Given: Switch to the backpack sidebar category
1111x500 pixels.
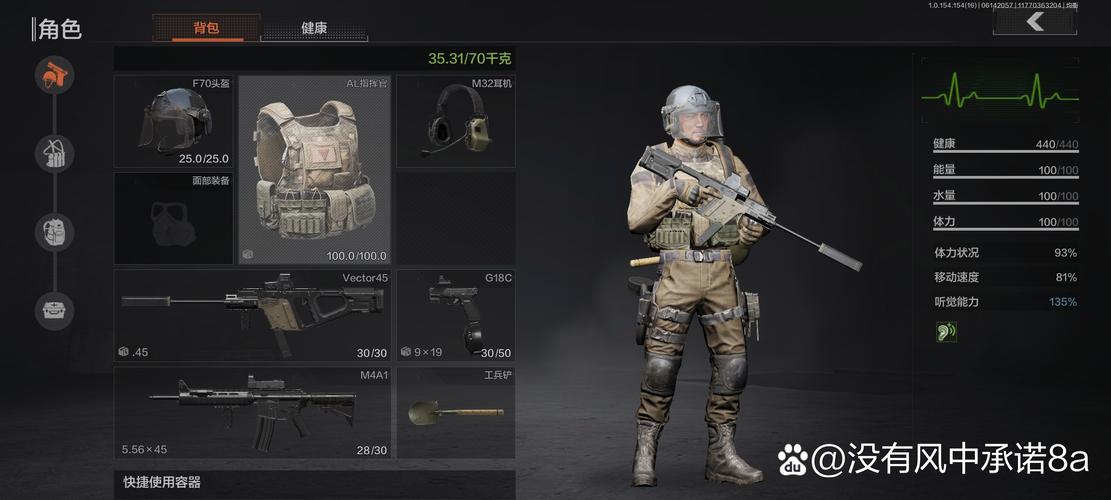Looking at the screenshot, I should 55,232.
